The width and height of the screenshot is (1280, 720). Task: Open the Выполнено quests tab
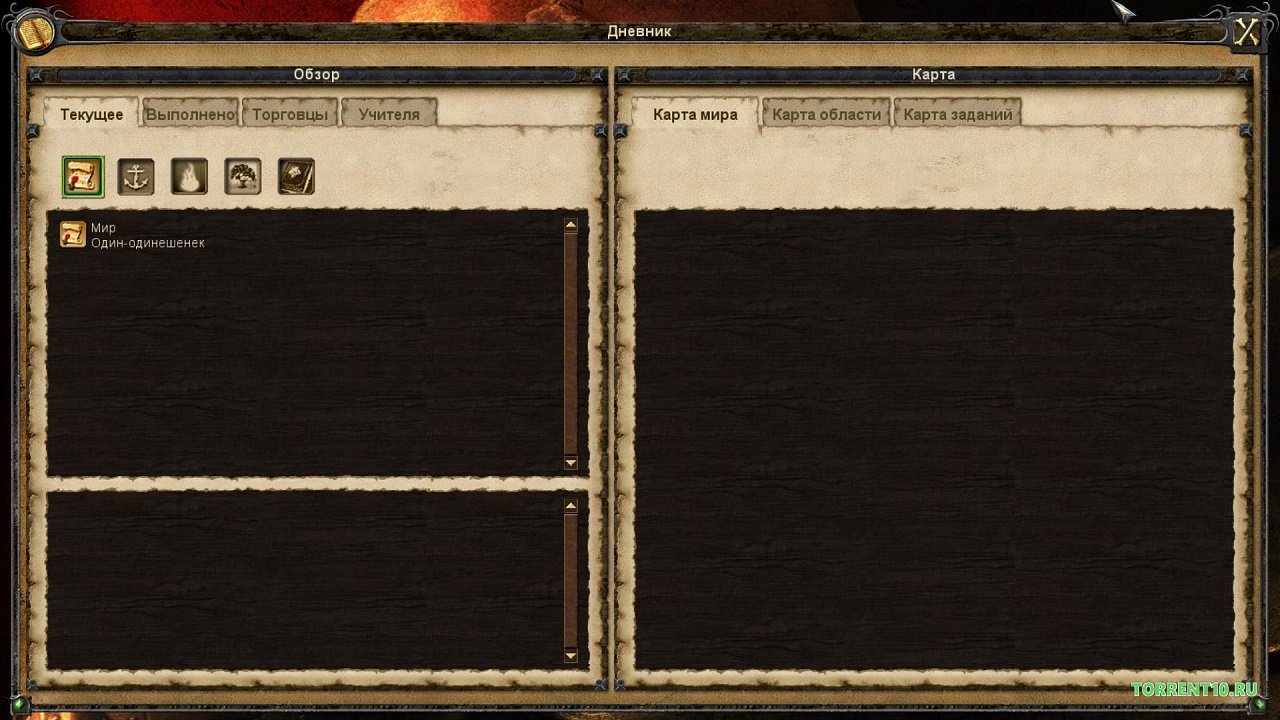coord(190,114)
